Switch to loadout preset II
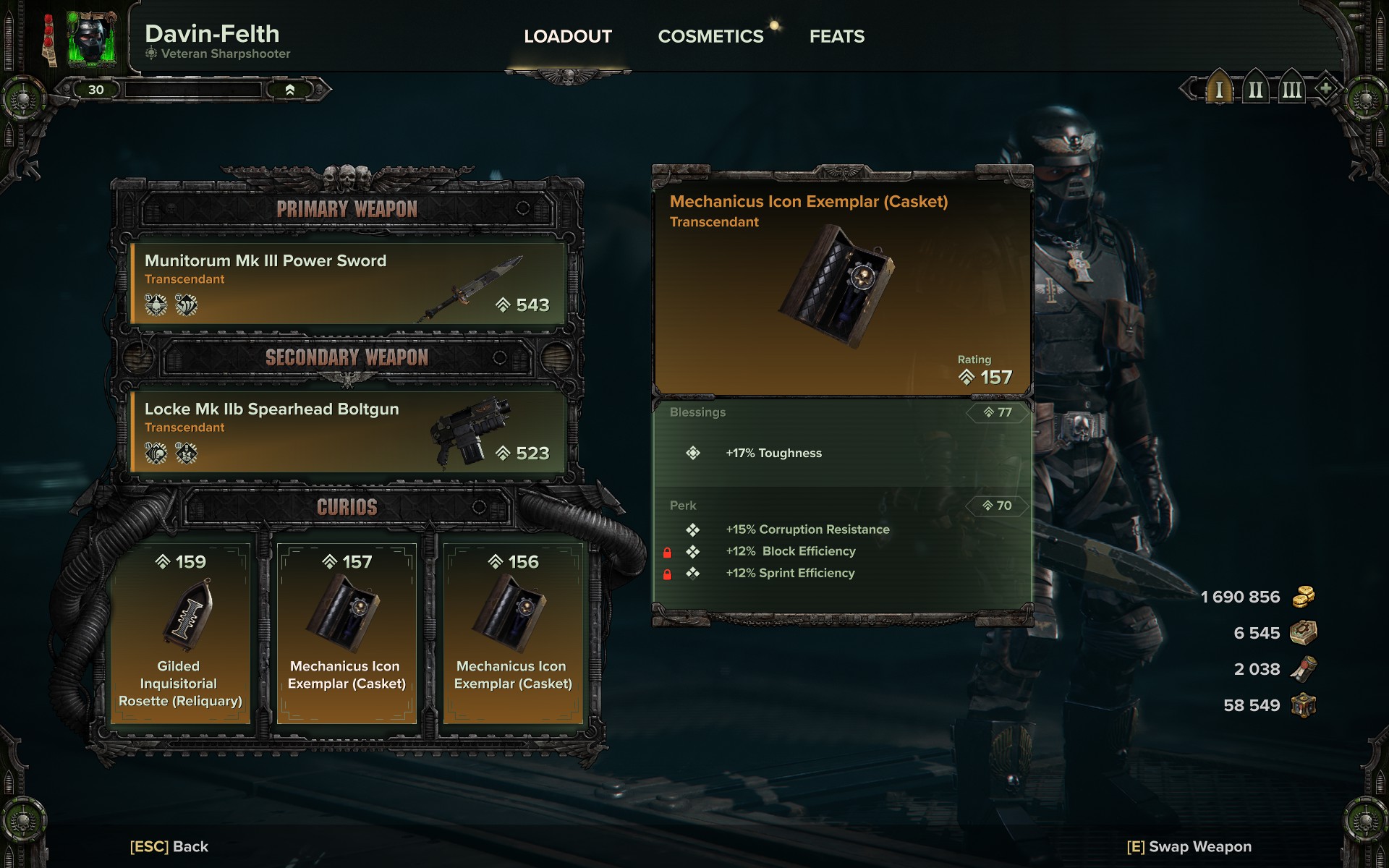Screen dimensions: 1389x868 tap(1255, 90)
